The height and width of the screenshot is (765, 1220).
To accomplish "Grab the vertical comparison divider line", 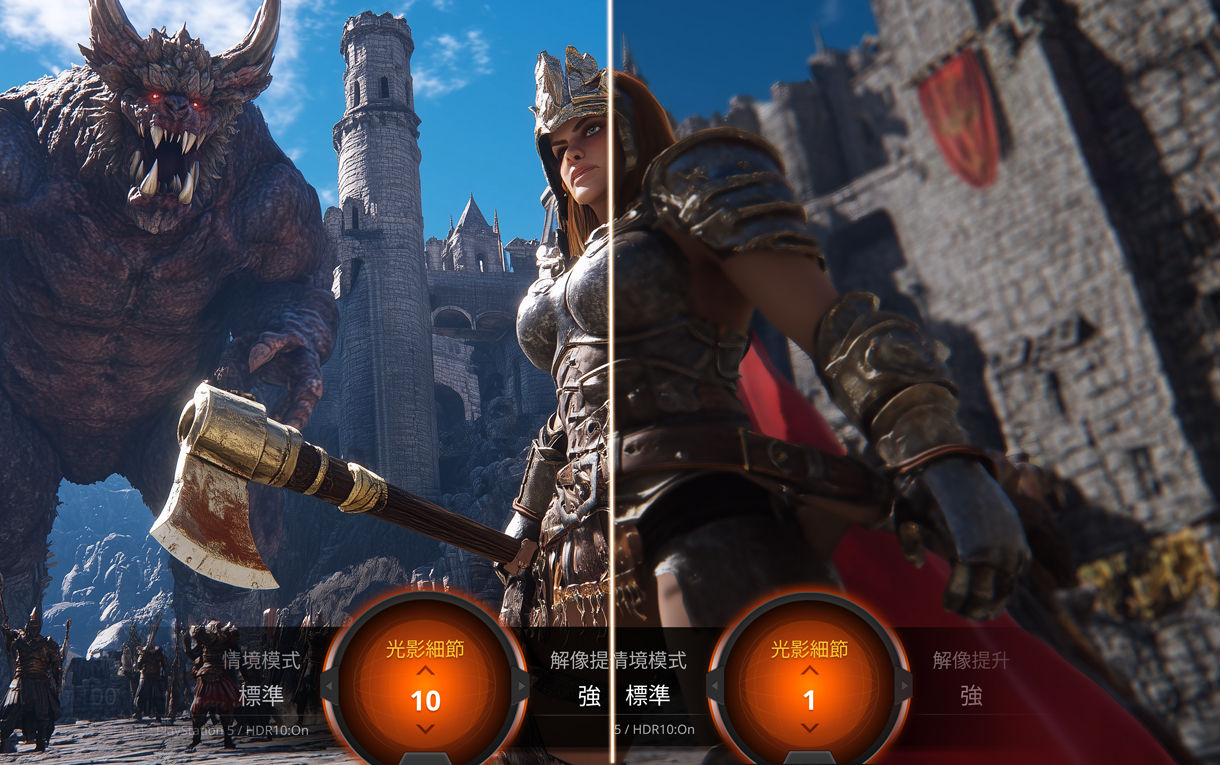I will coord(610,300).
